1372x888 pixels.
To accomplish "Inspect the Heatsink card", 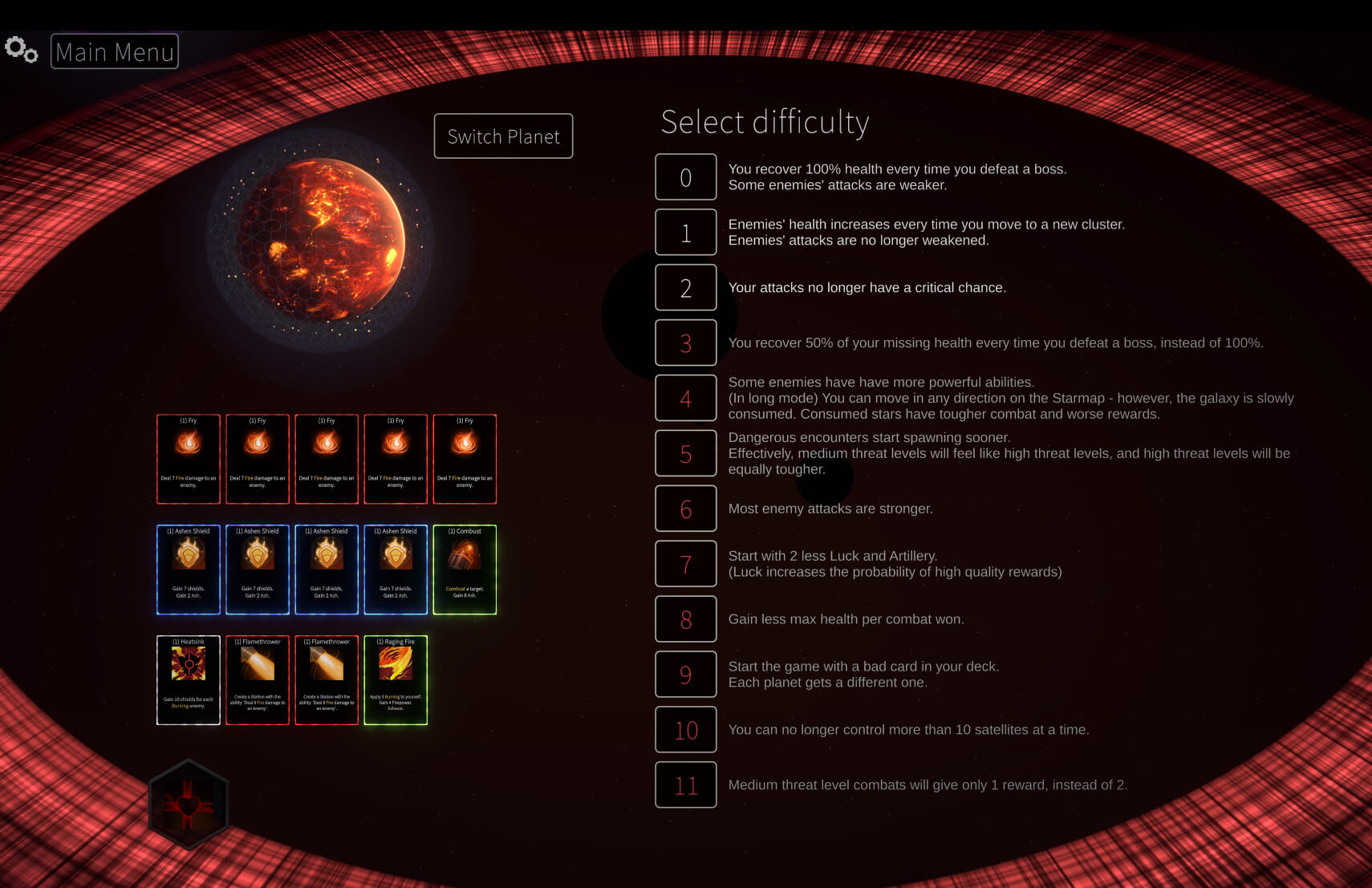I will pos(189,680).
